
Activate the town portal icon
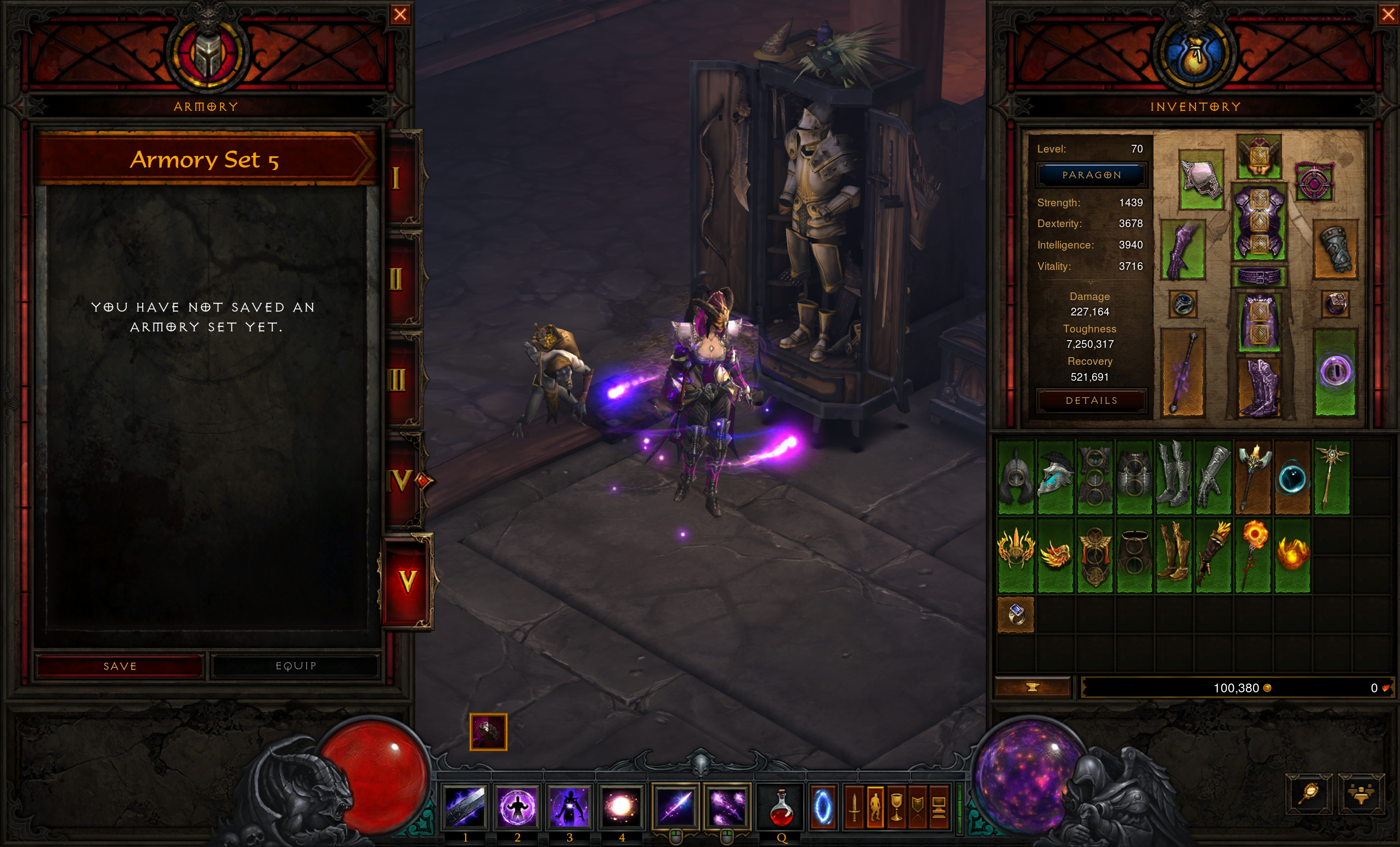coord(823,806)
